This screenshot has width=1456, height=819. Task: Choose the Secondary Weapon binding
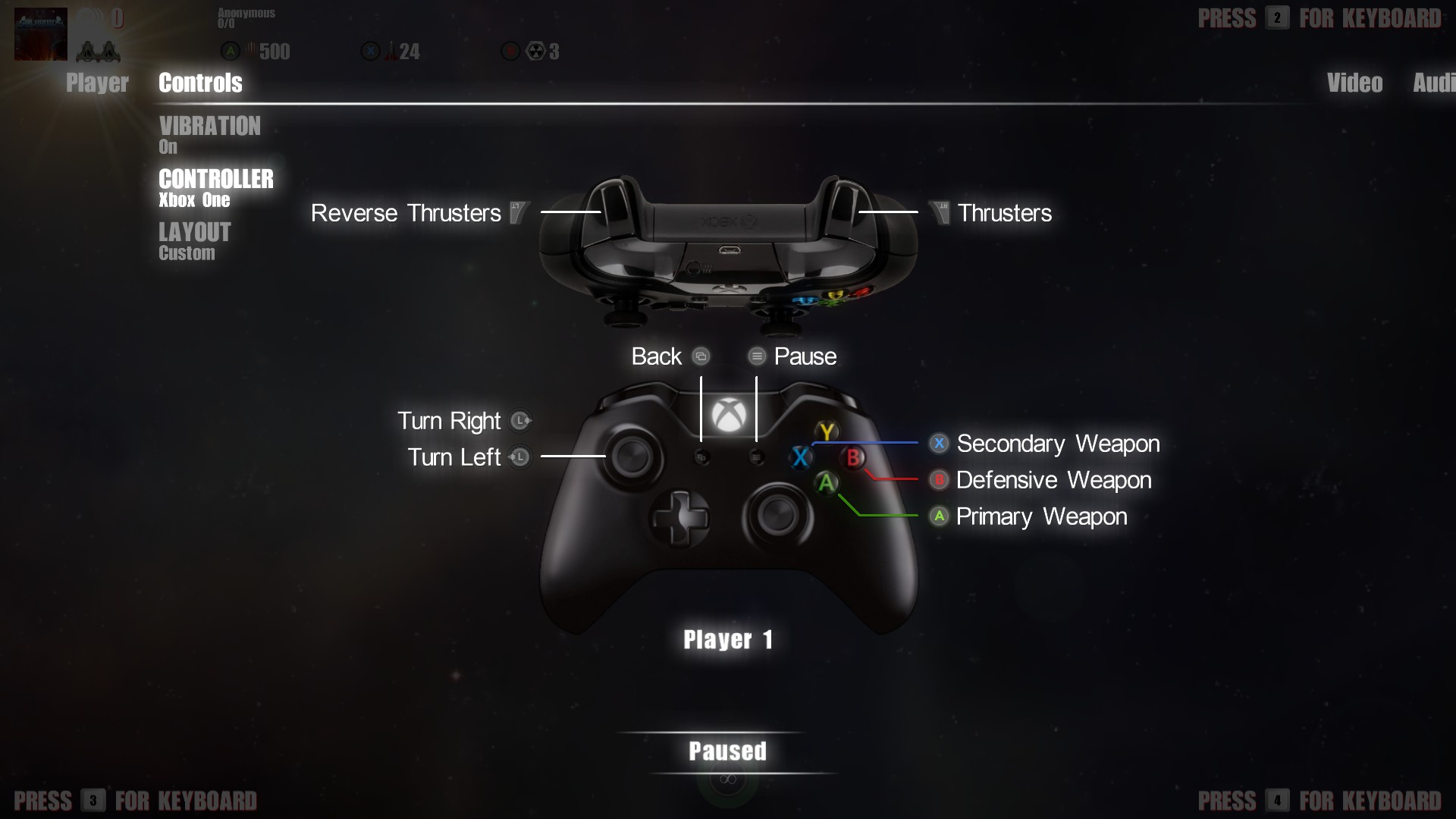pyautogui.click(x=1057, y=444)
